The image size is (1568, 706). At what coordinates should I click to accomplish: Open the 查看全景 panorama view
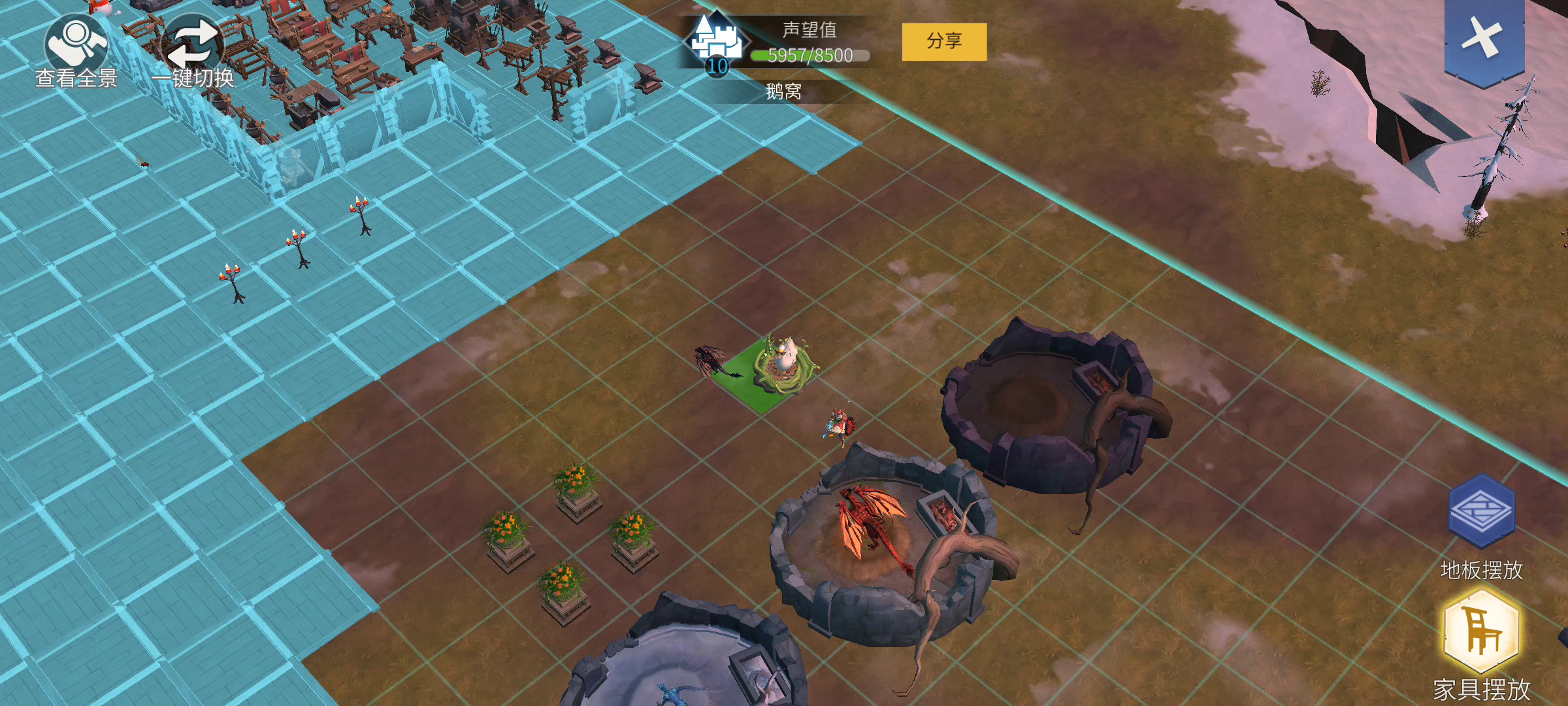(76, 47)
